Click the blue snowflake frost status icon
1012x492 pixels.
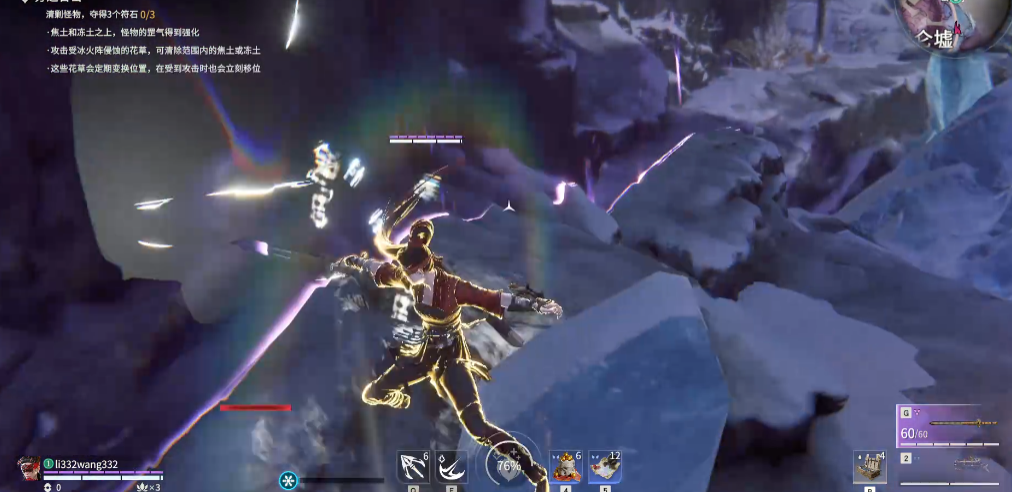point(289,480)
